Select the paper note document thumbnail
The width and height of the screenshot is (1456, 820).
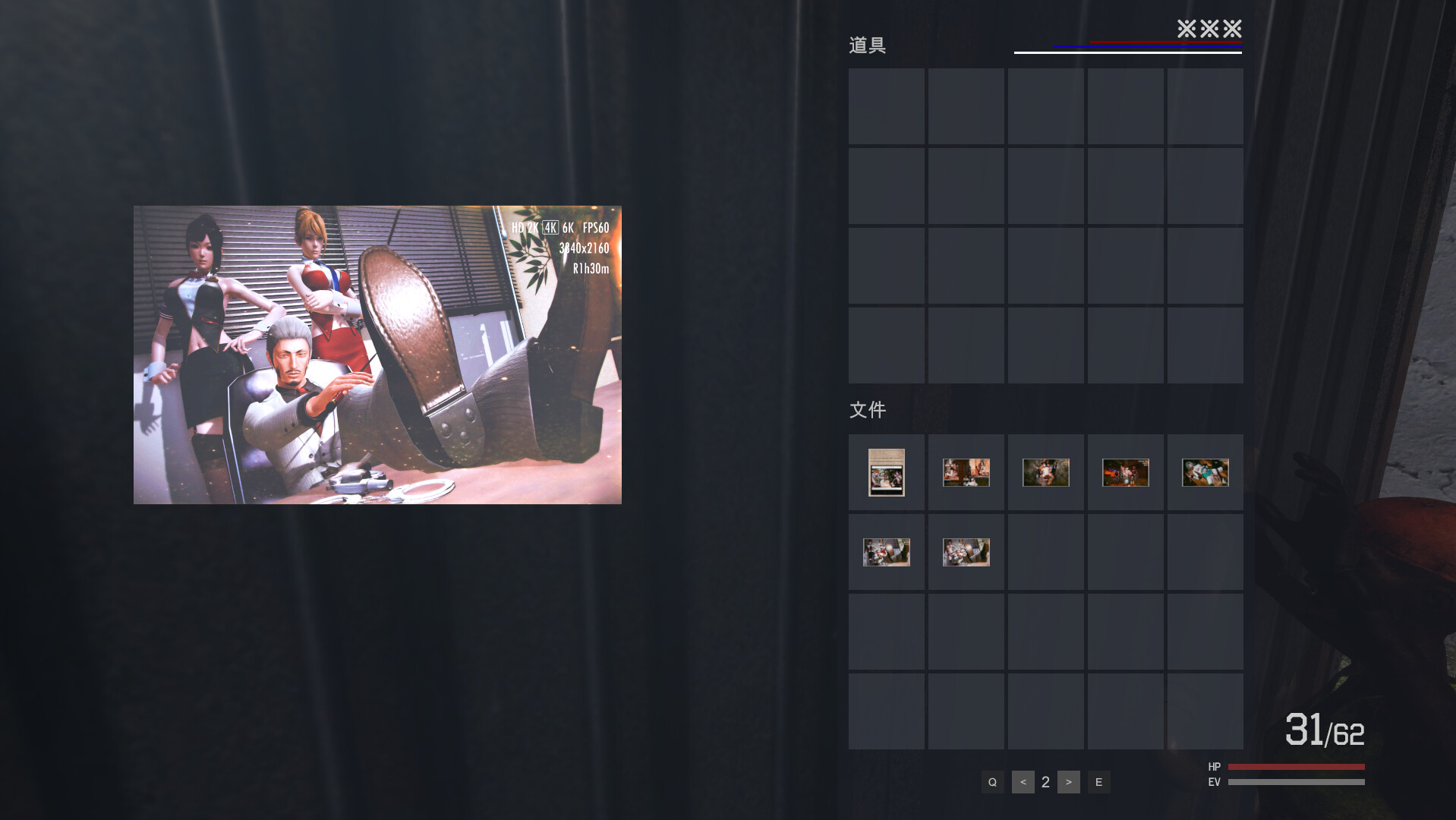pyautogui.click(x=886, y=472)
